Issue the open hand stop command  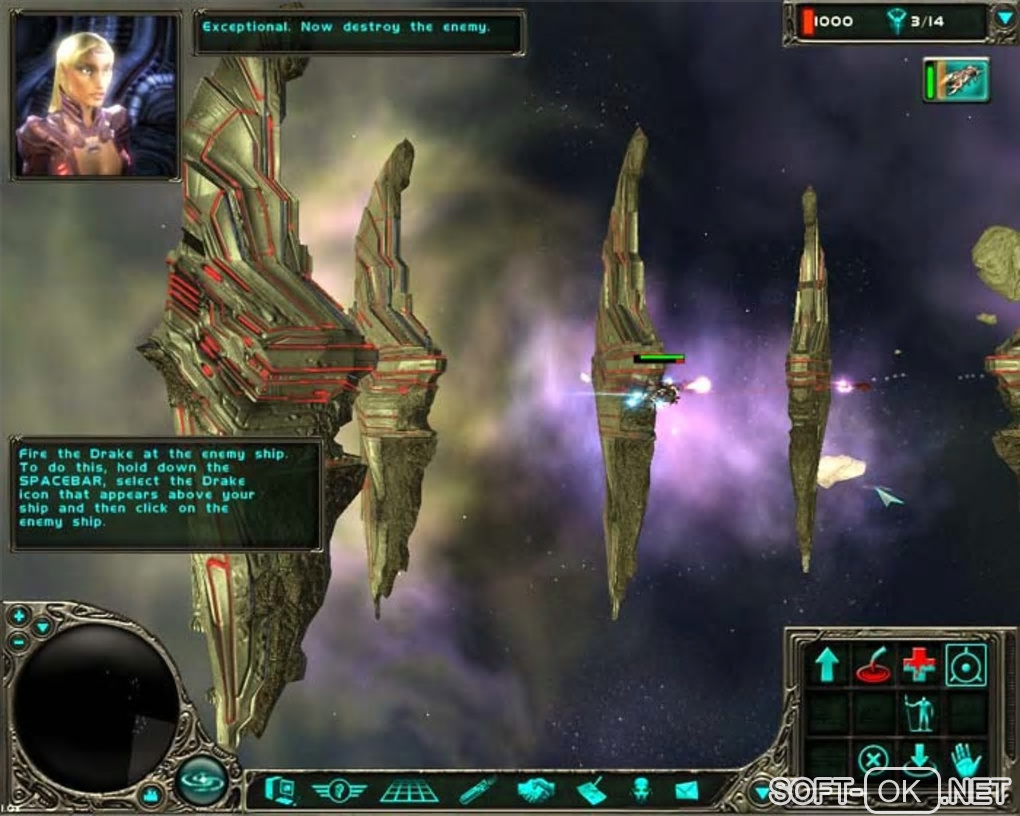pyautogui.click(x=966, y=761)
